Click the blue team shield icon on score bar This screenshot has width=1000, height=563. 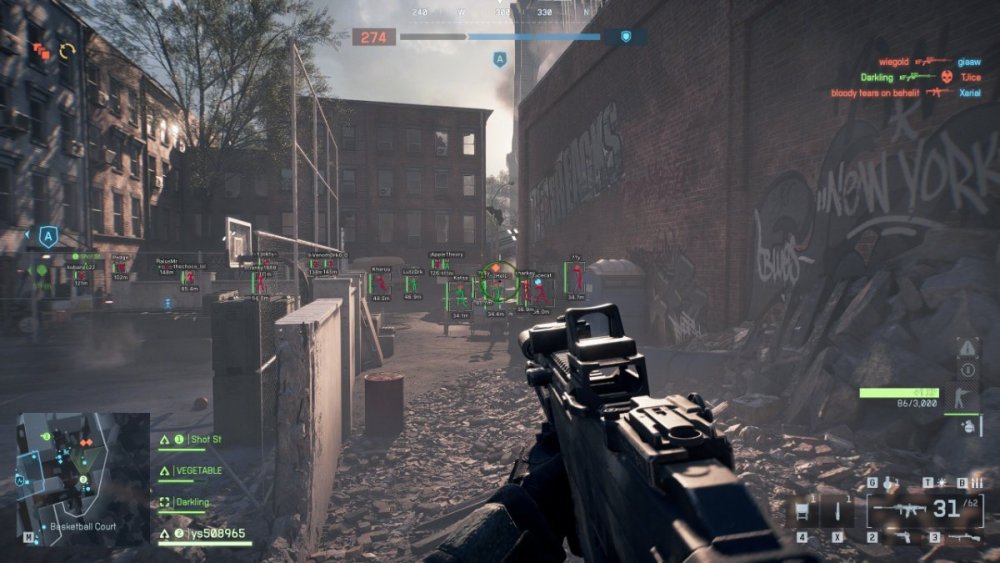(626, 37)
